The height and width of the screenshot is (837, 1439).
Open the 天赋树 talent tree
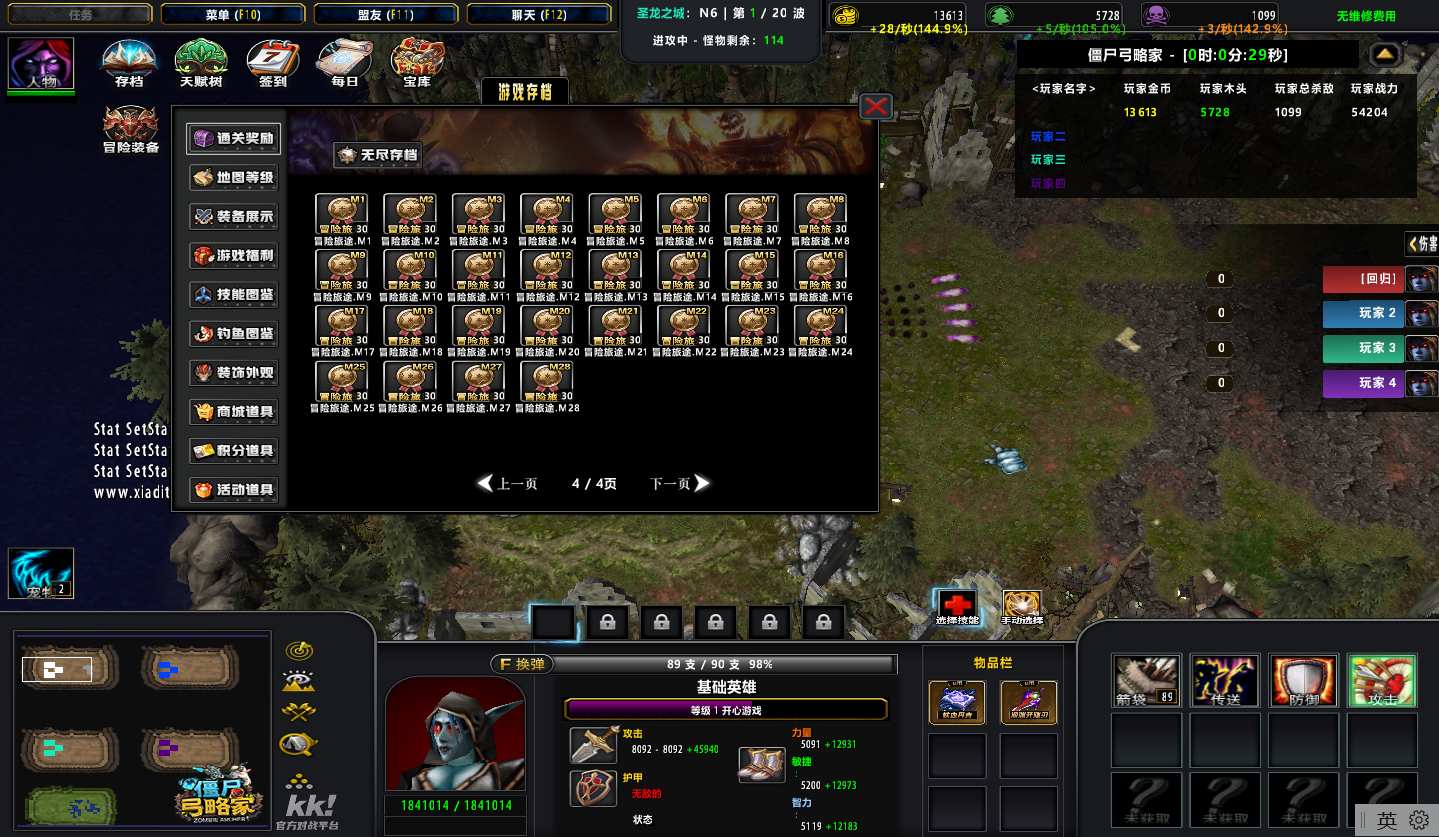(x=200, y=62)
